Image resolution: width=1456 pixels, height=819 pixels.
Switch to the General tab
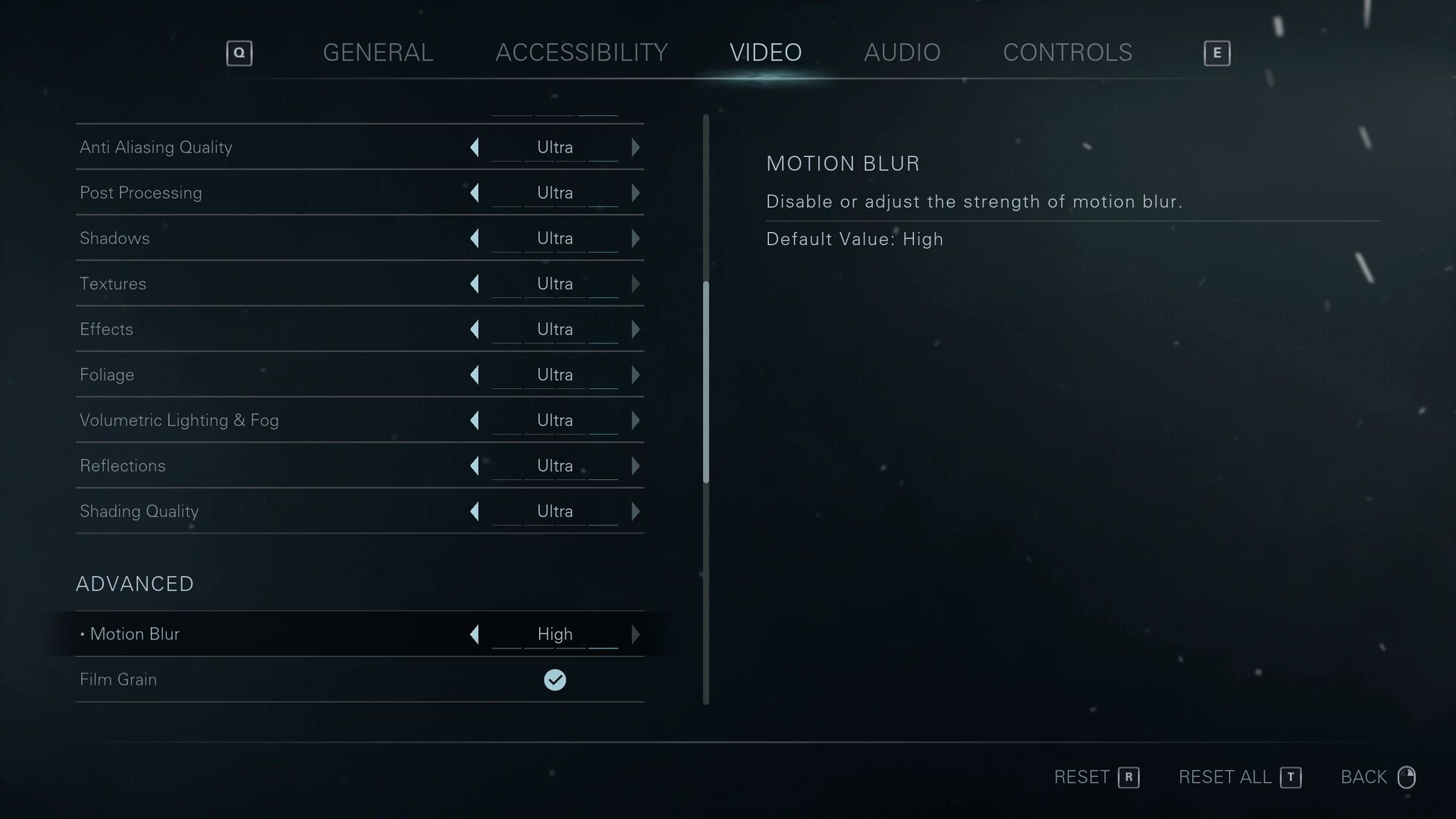click(x=378, y=52)
